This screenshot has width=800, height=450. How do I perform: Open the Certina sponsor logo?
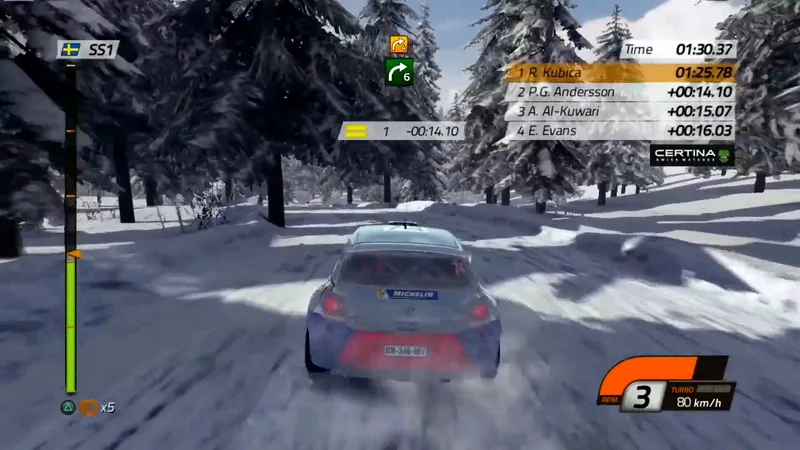(692, 155)
